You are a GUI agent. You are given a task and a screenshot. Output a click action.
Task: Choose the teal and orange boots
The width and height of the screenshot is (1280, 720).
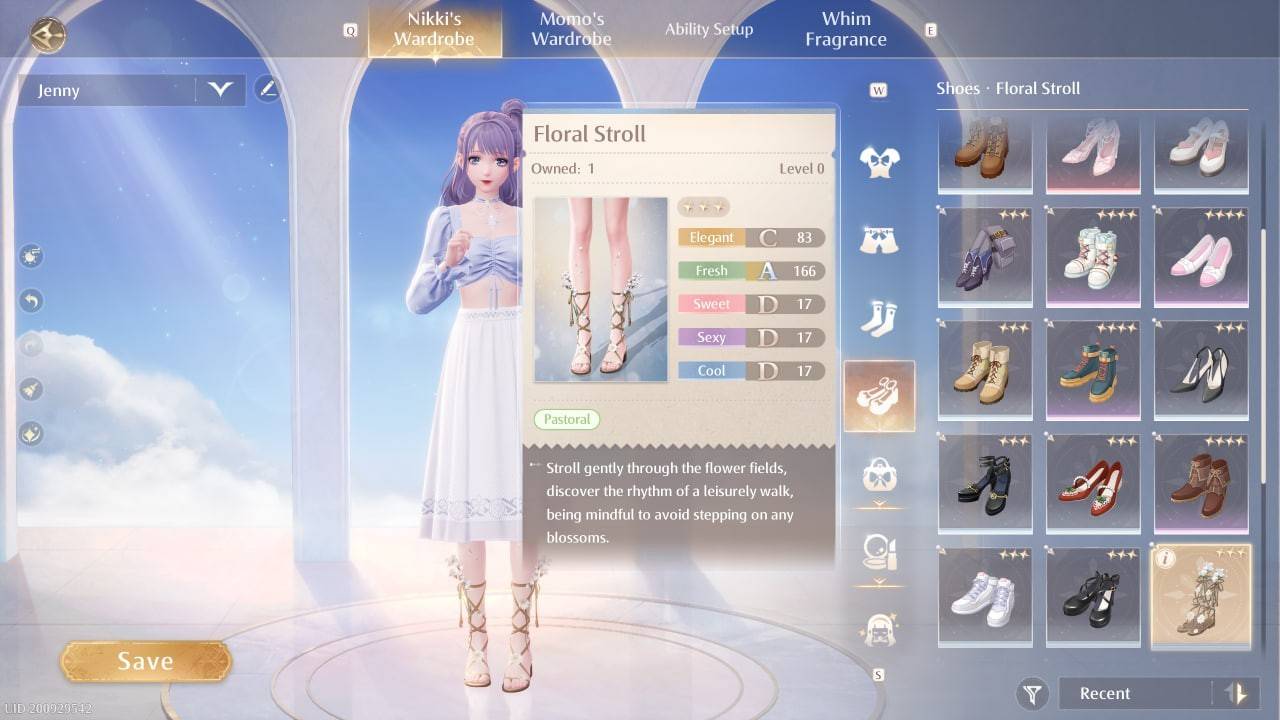[1092, 367]
